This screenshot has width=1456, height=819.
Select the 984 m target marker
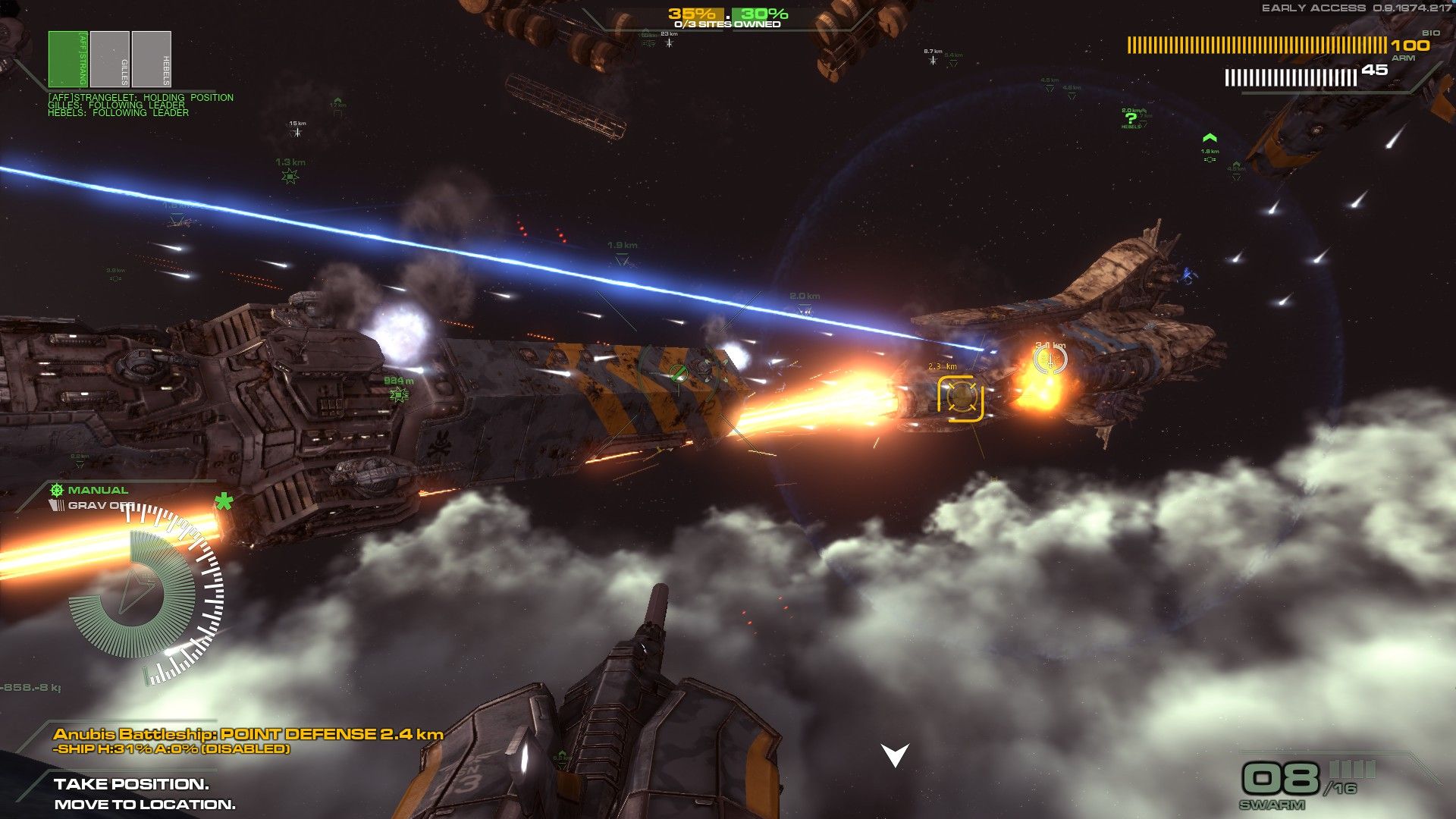pyautogui.click(x=399, y=394)
